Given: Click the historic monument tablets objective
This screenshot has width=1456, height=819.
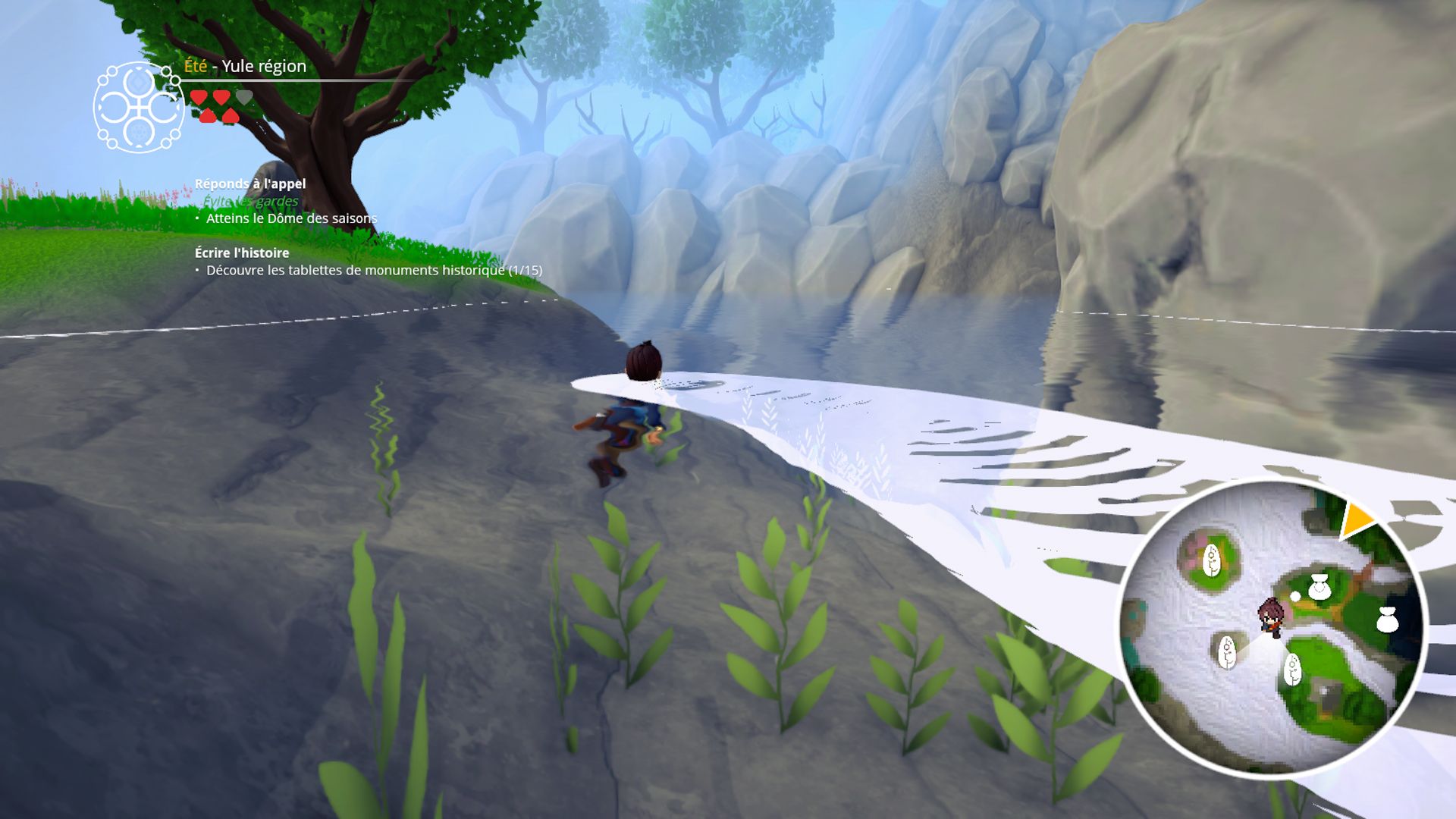Looking at the screenshot, I should [374, 270].
